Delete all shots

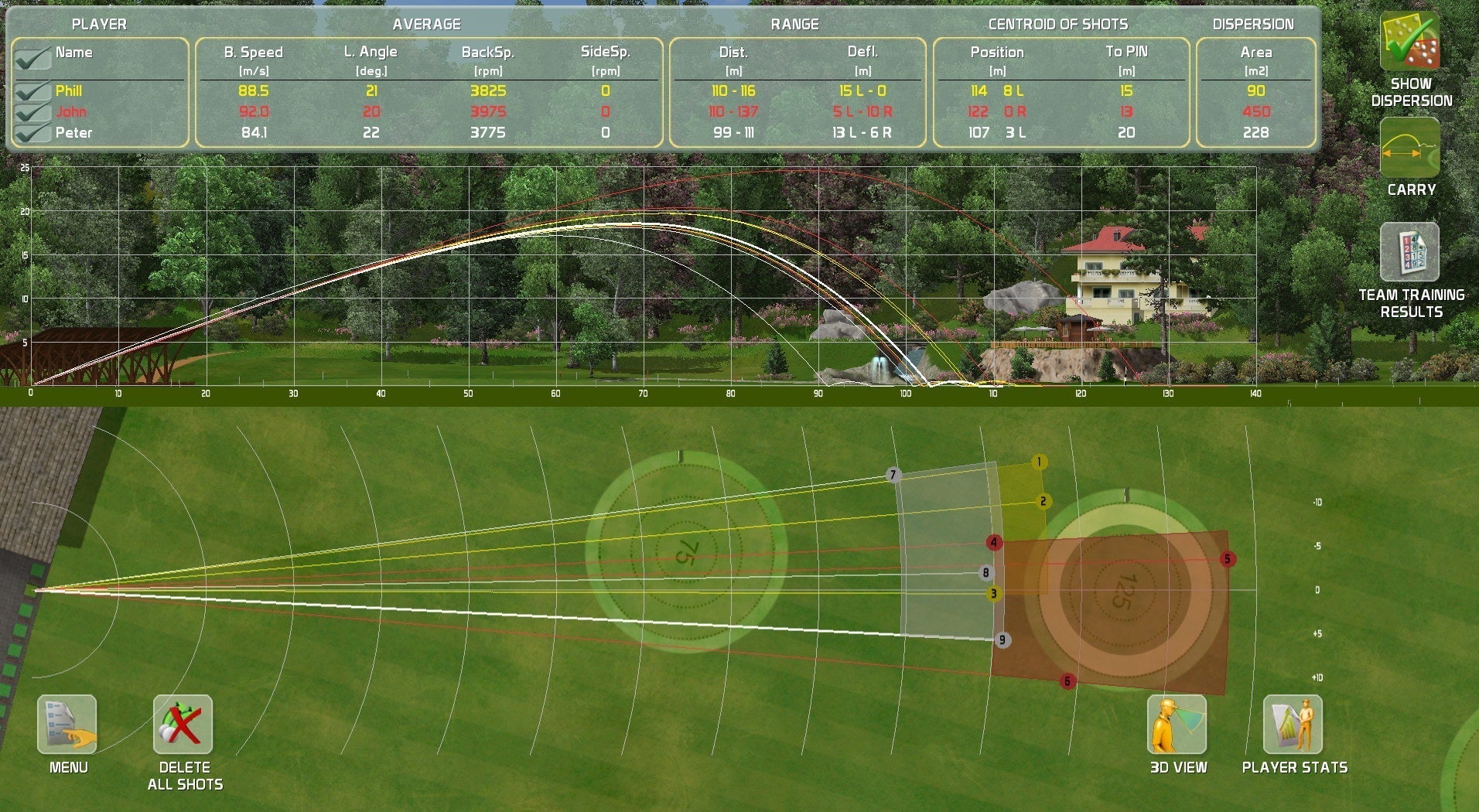pos(183,725)
